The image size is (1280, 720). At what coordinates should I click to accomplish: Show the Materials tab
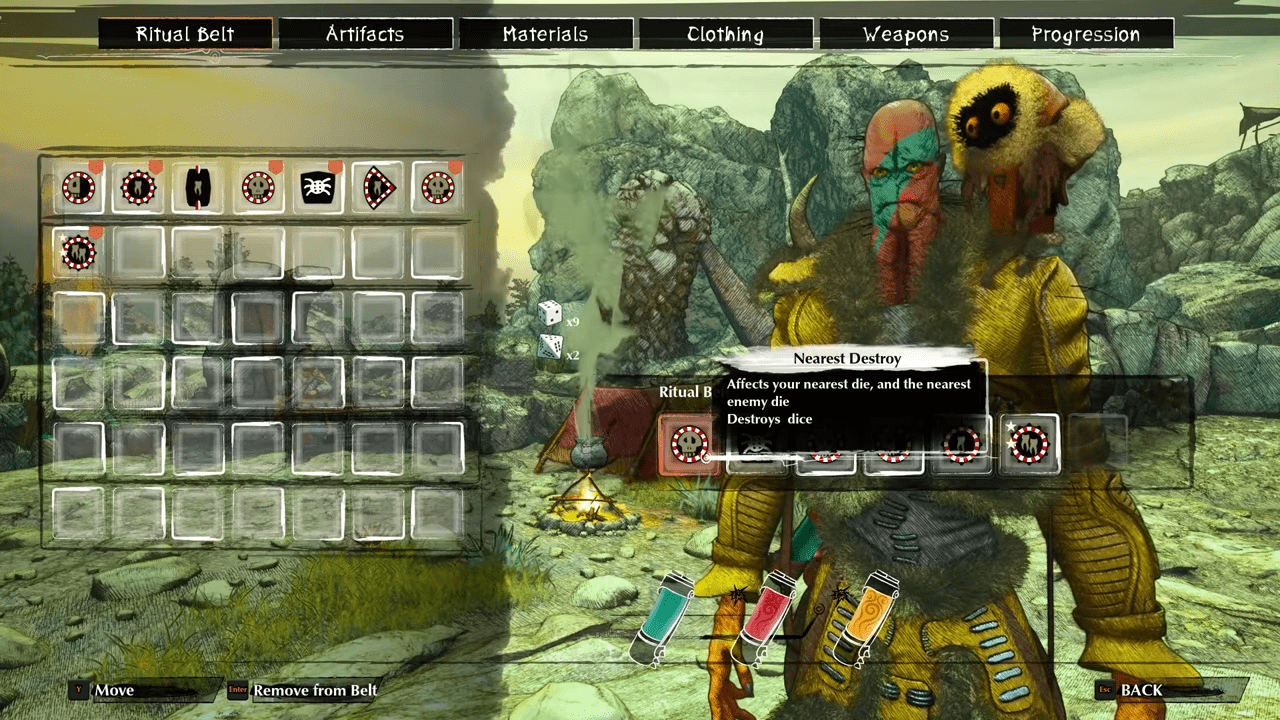coord(545,34)
